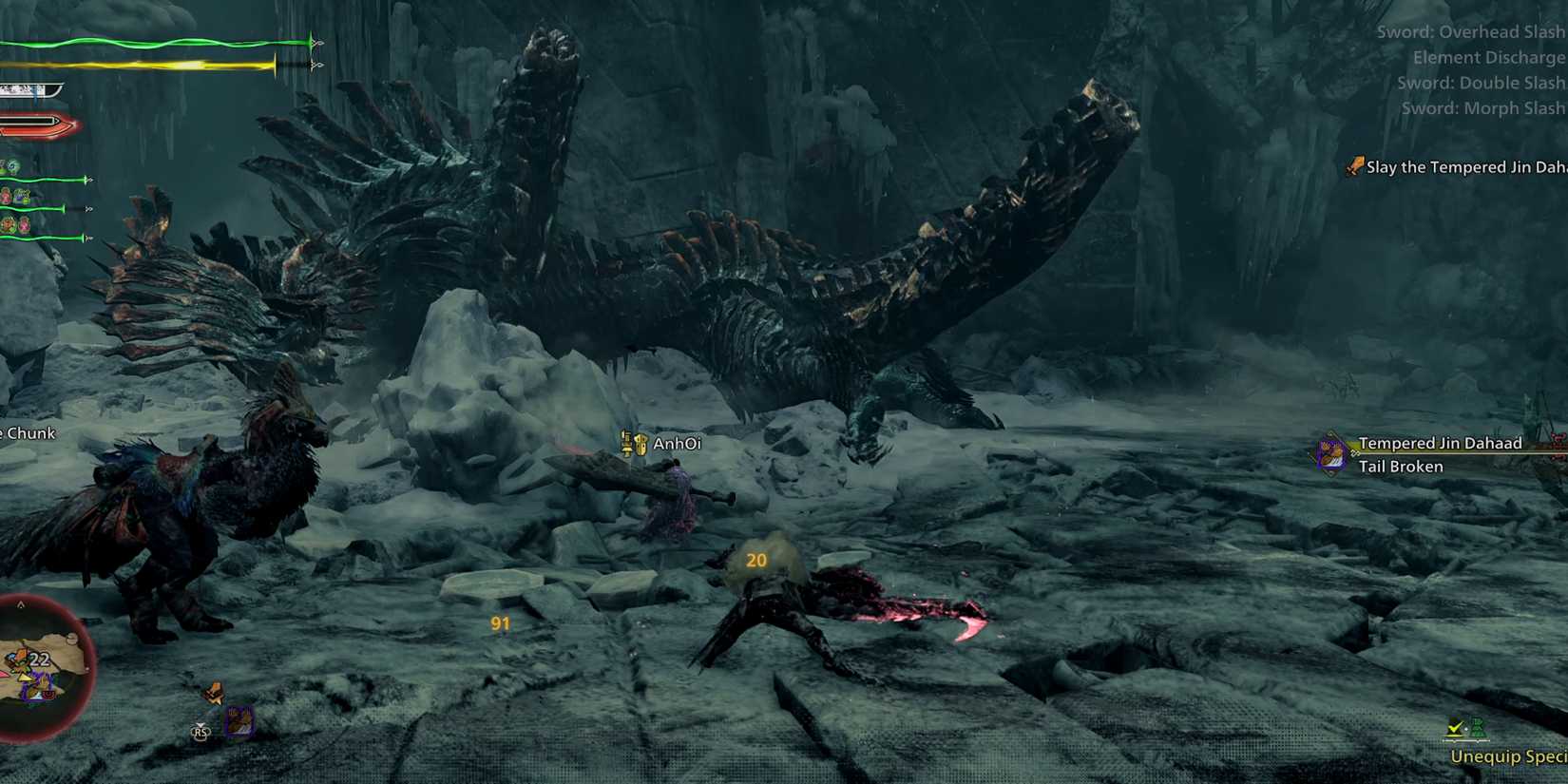This screenshot has height=784, width=1568.
Task: Click the orange Seikret whistle icon bottom-left
Action: (x=216, y=694)
